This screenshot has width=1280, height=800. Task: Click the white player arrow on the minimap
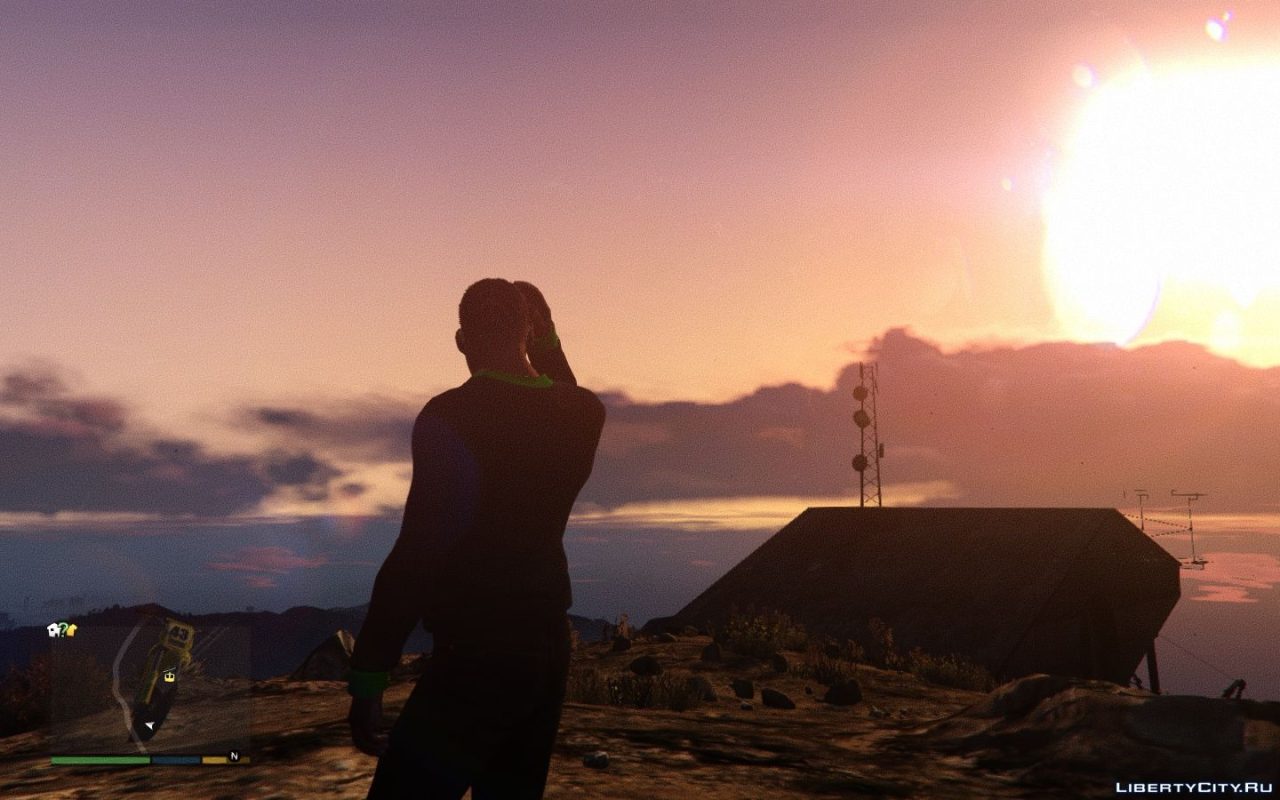[149, 725]
